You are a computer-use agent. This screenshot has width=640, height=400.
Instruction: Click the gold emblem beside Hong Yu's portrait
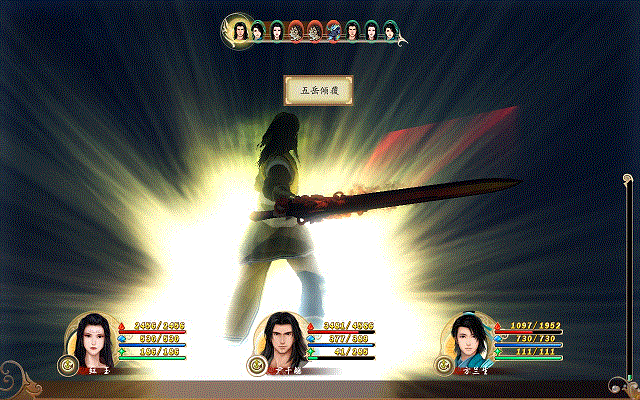67,365
